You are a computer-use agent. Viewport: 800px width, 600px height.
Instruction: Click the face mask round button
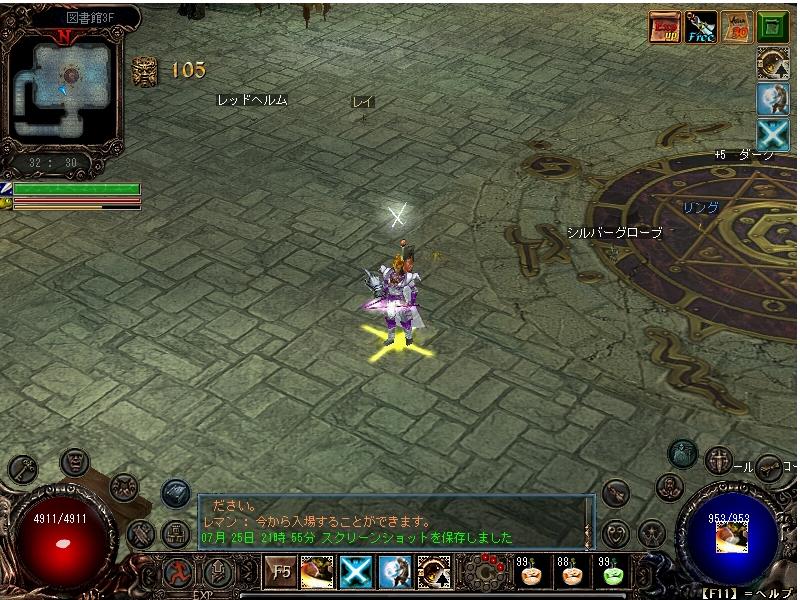click(x=75, y=462)
